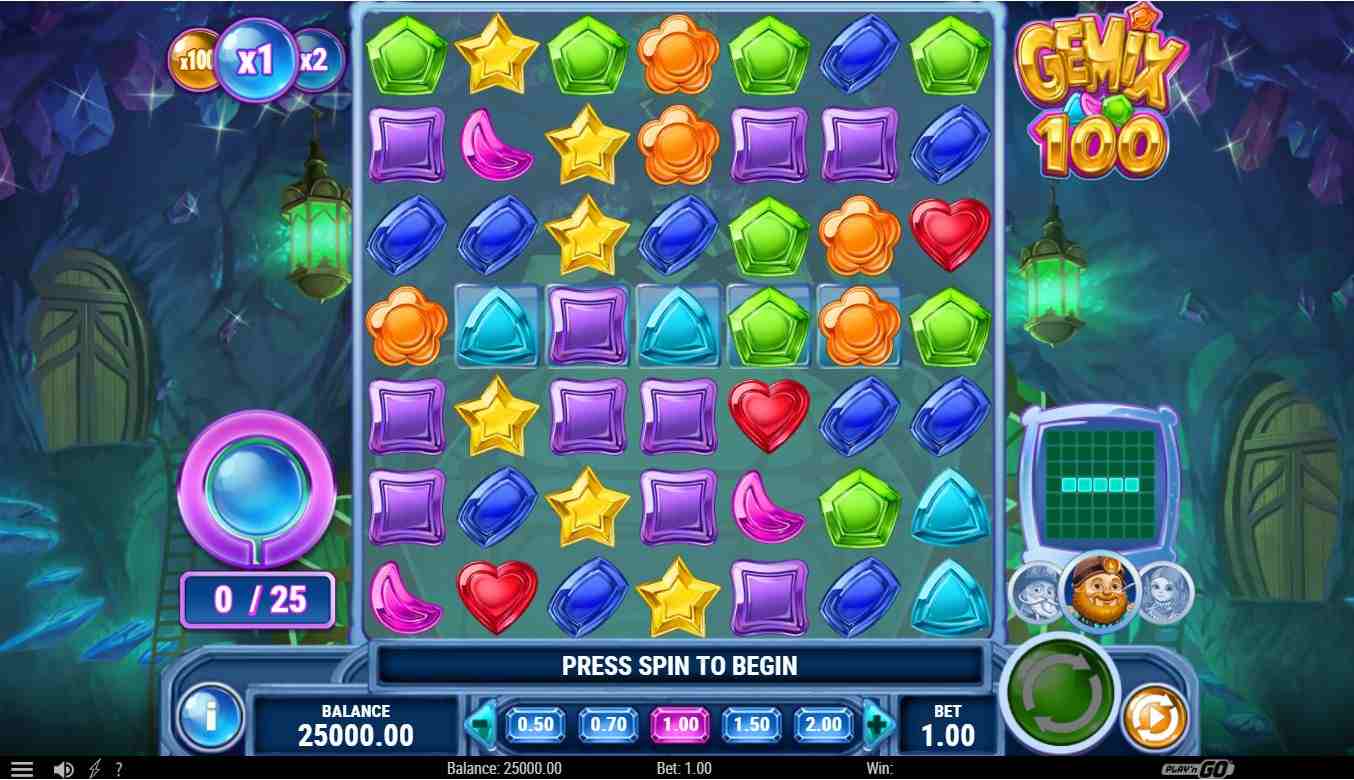Pick the 2.00 bet value
Screen dimensions: 1354x780
point(824,725)
